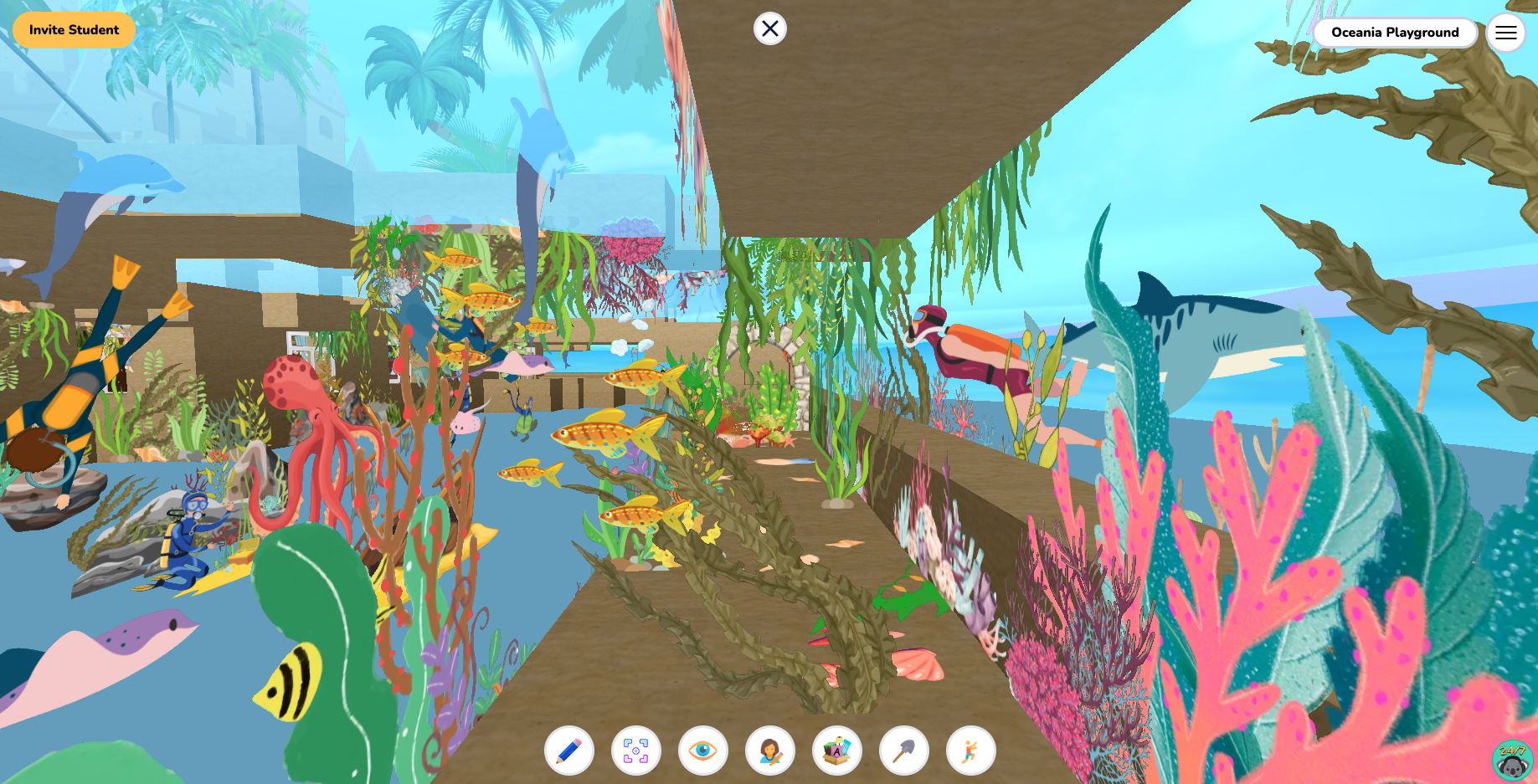Click the Invite Student button
Image resolution: width=1538 pixels, height=784 pixels.
pos(74,29)
